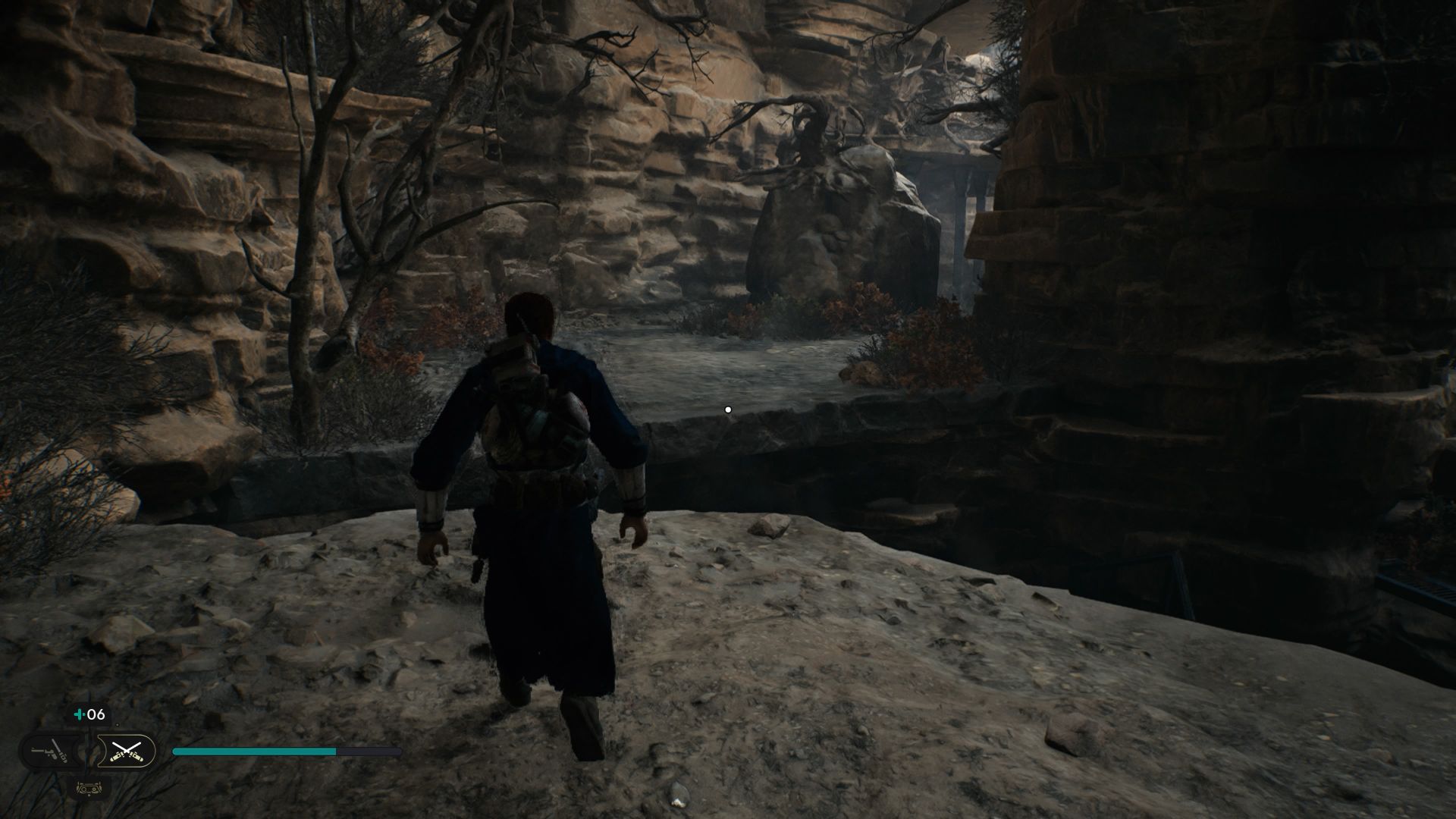This screenshot has width=1456, height=819.
Task: Click the BD-1 droid icon
Action: coord(89,788)
